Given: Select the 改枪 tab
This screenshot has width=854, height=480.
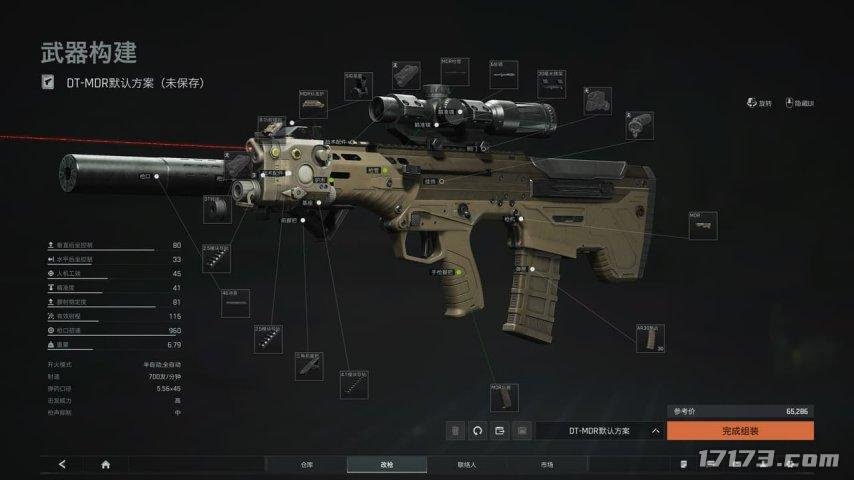Looking at the screenshot, I should 386,464.
